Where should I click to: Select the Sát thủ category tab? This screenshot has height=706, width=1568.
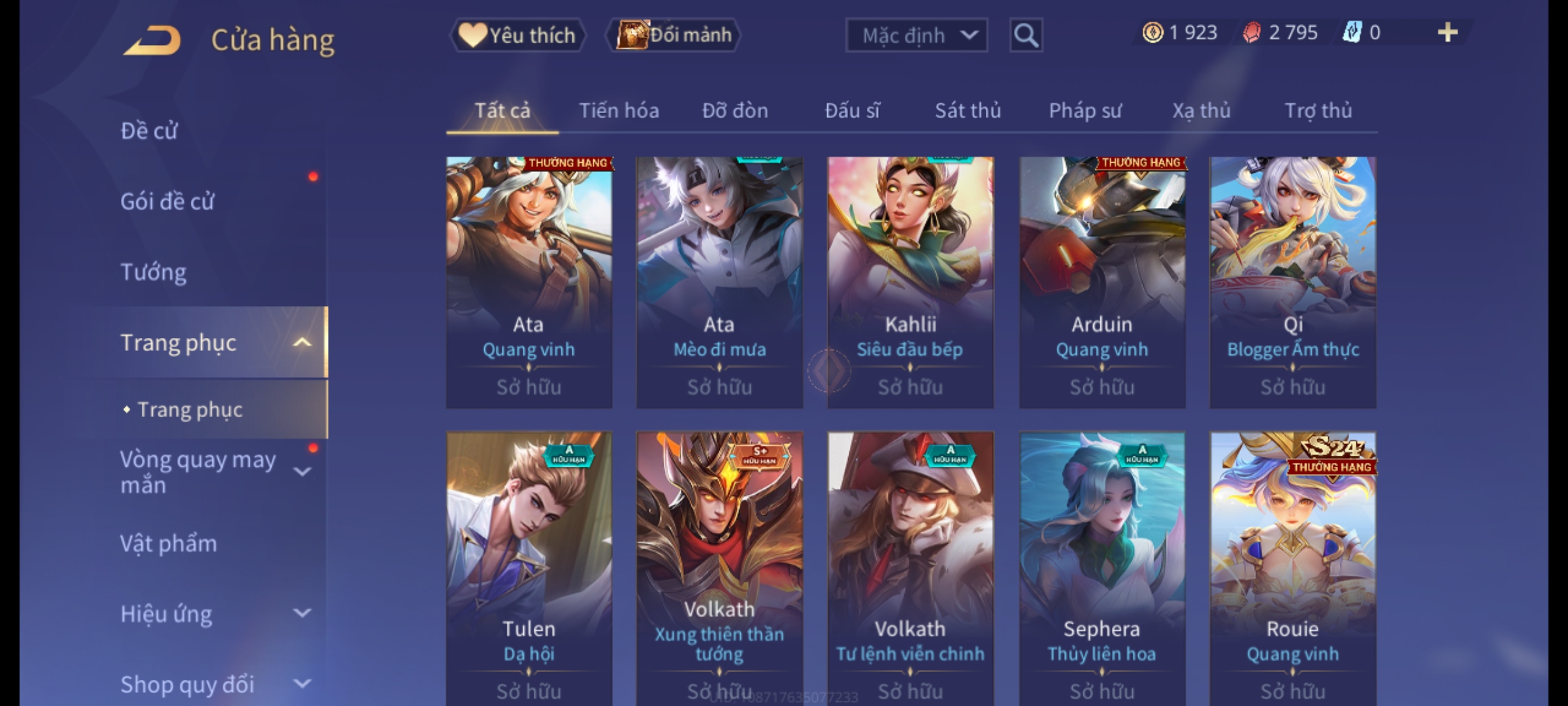pyautogui.click(x=968, y=110)
